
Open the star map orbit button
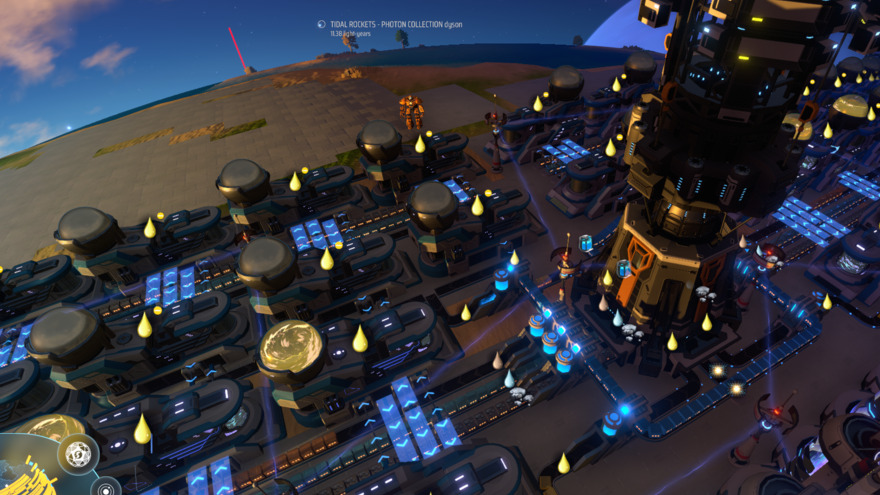pyautogui.click(x=105, y=489)
